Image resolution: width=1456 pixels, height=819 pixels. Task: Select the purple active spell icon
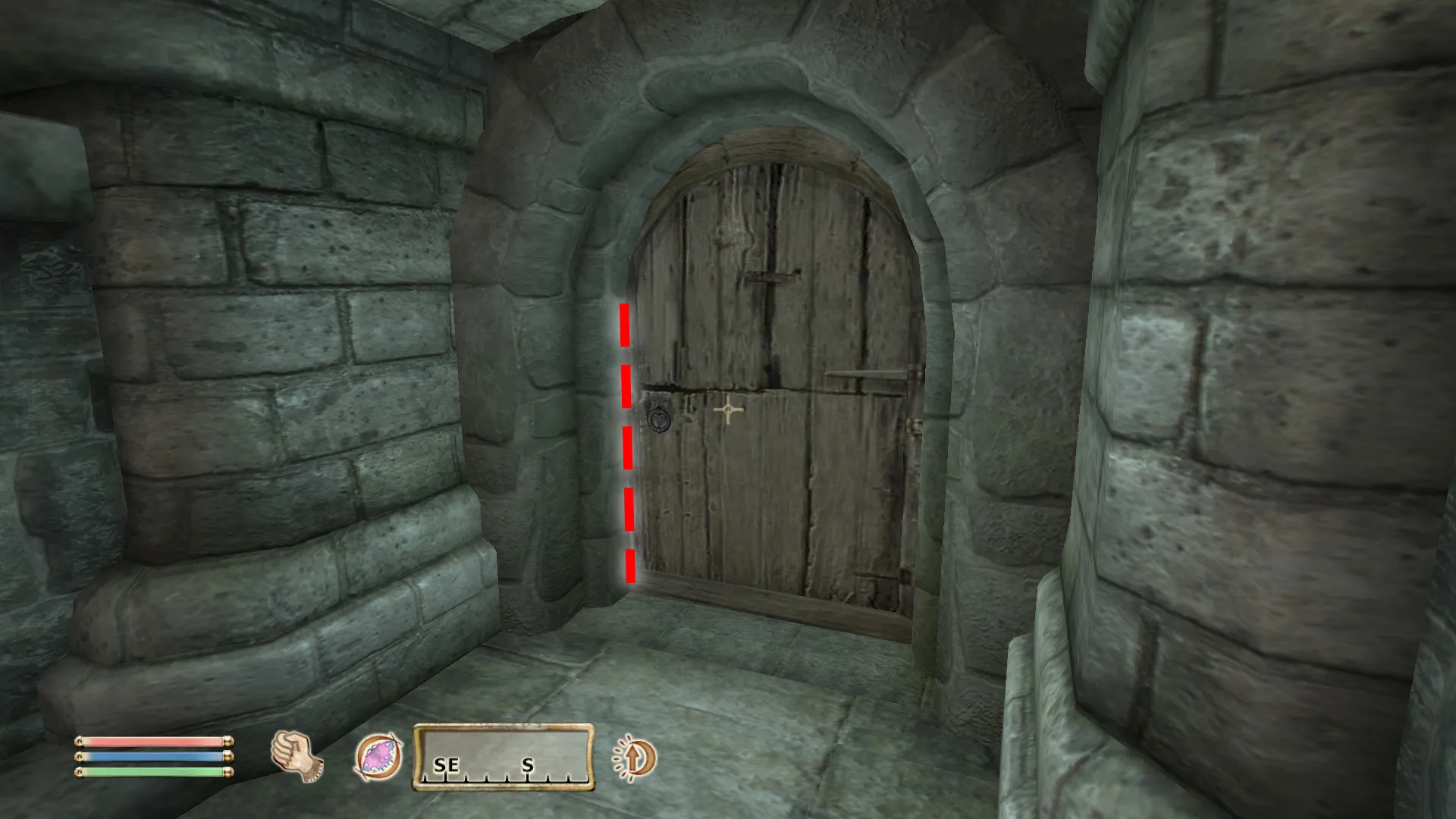tap(378, 757)
